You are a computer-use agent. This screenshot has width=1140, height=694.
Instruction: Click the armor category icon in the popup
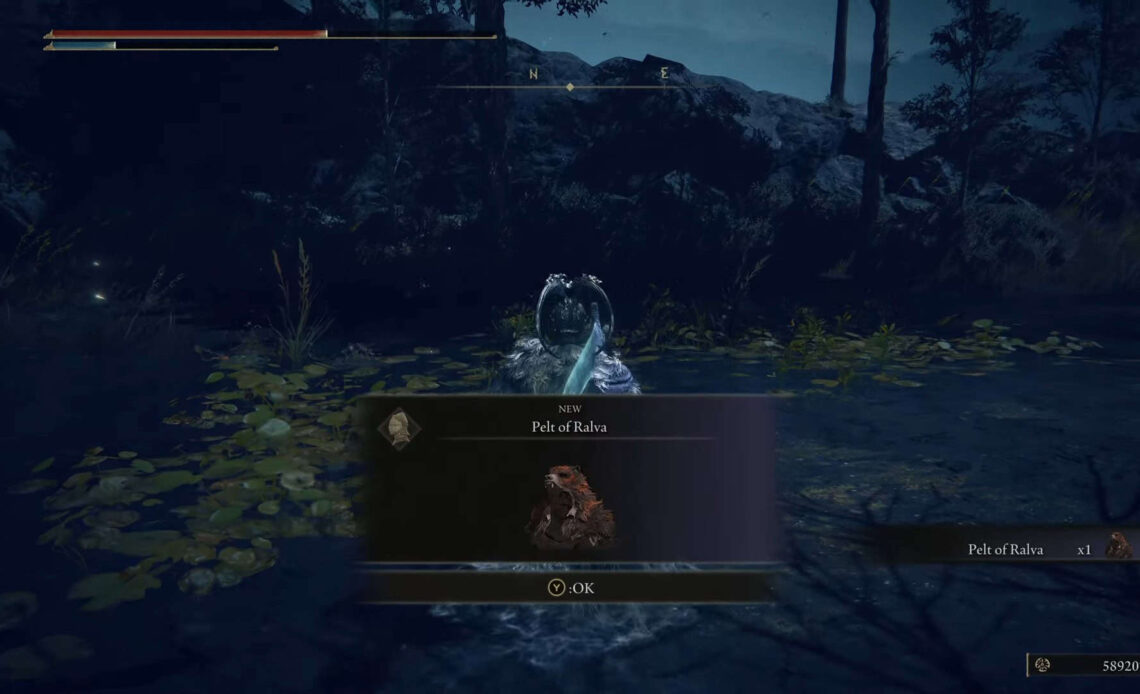click(399, 428)
